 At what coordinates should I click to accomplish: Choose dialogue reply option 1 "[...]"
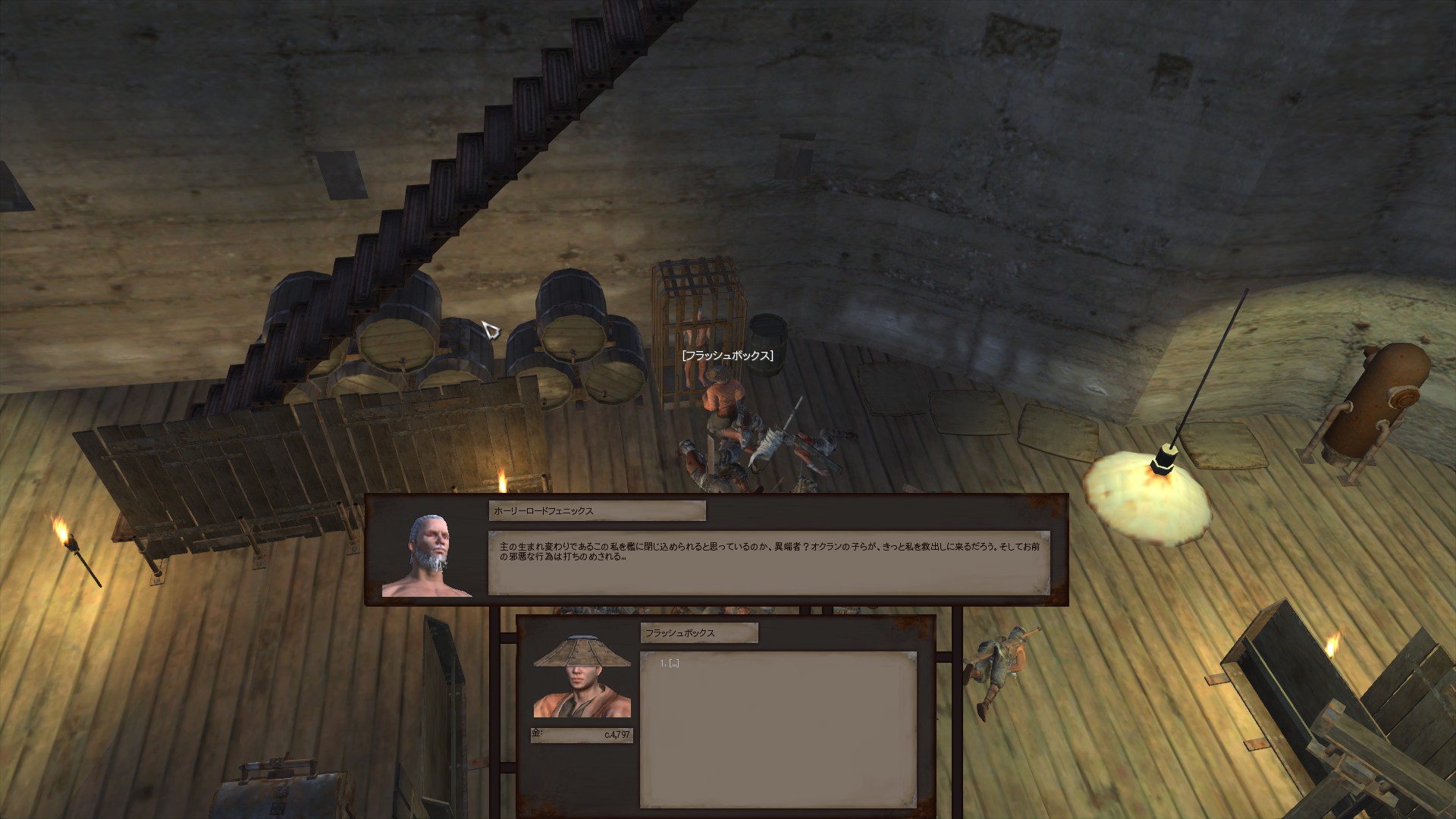(672, 664)
